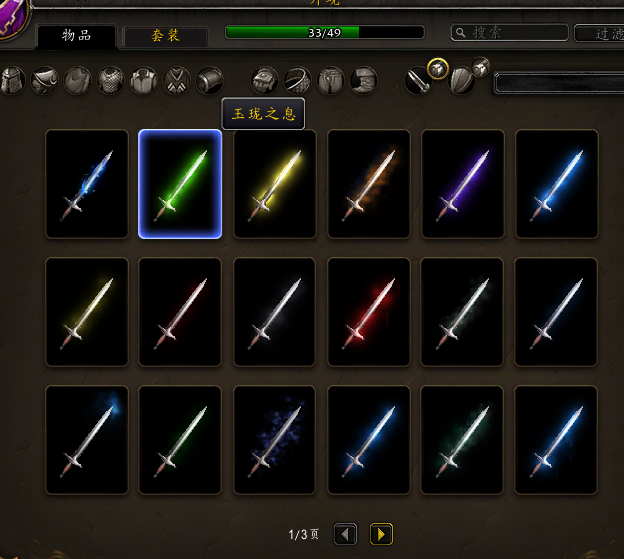Click the 搜索 search box
The image size is (624, 559).
508,33
